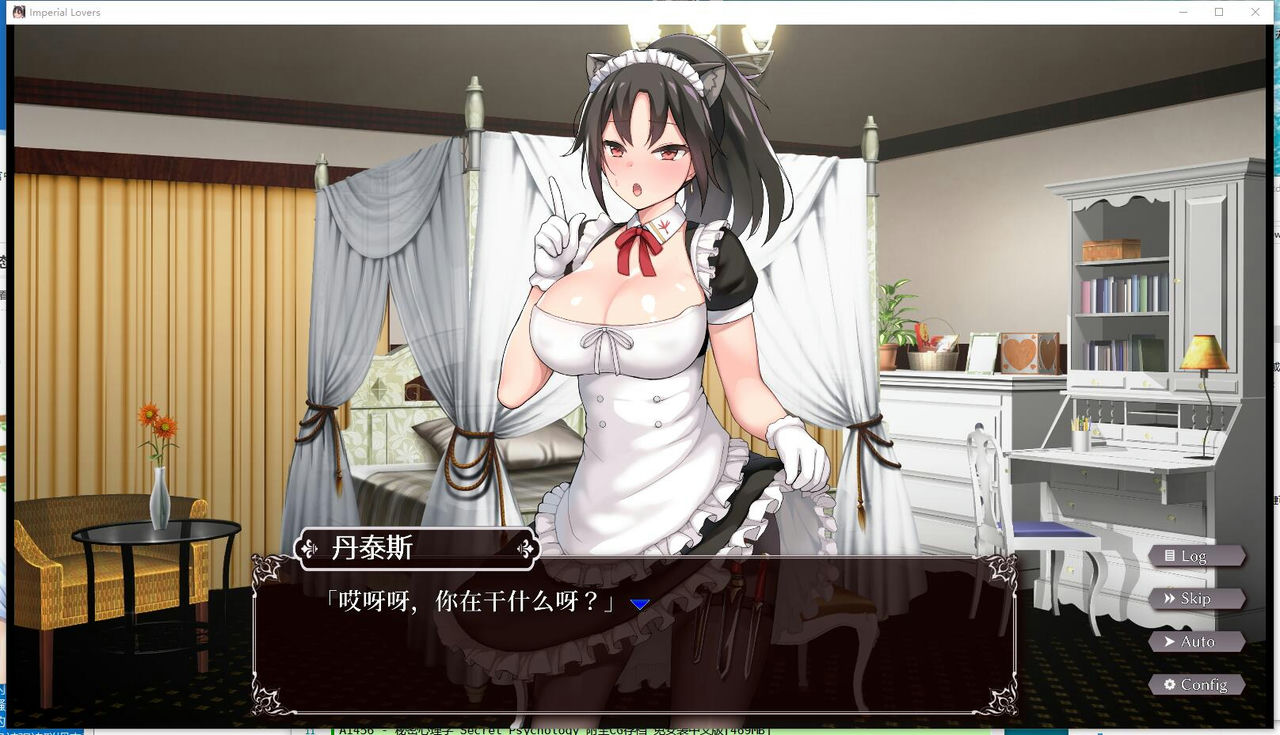Toggle the window maximize state
The height and width of the screenshot is (735, 1280).
click(x=1218, y=12)
